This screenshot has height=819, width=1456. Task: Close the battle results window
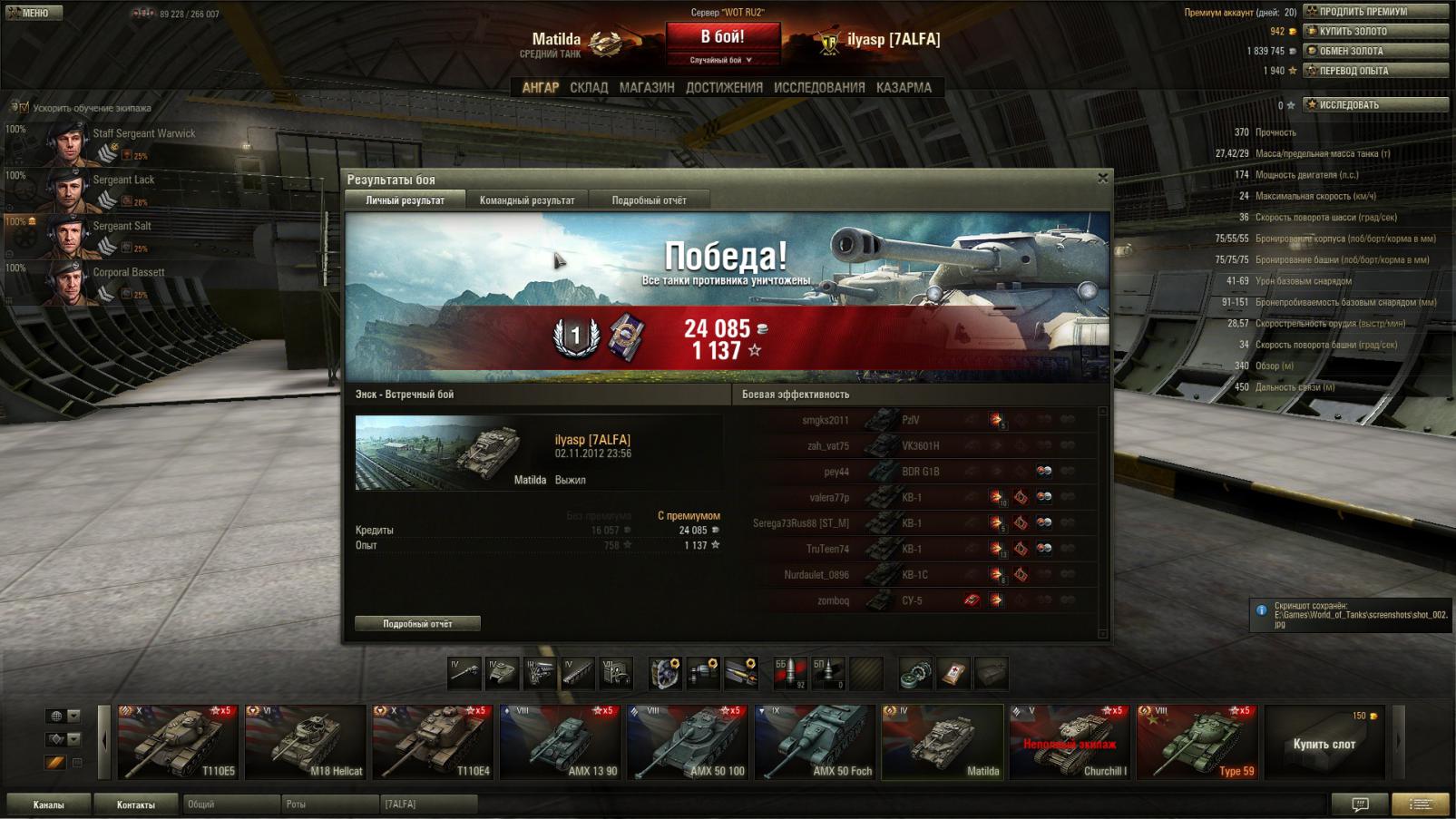tap(1102, 179)
